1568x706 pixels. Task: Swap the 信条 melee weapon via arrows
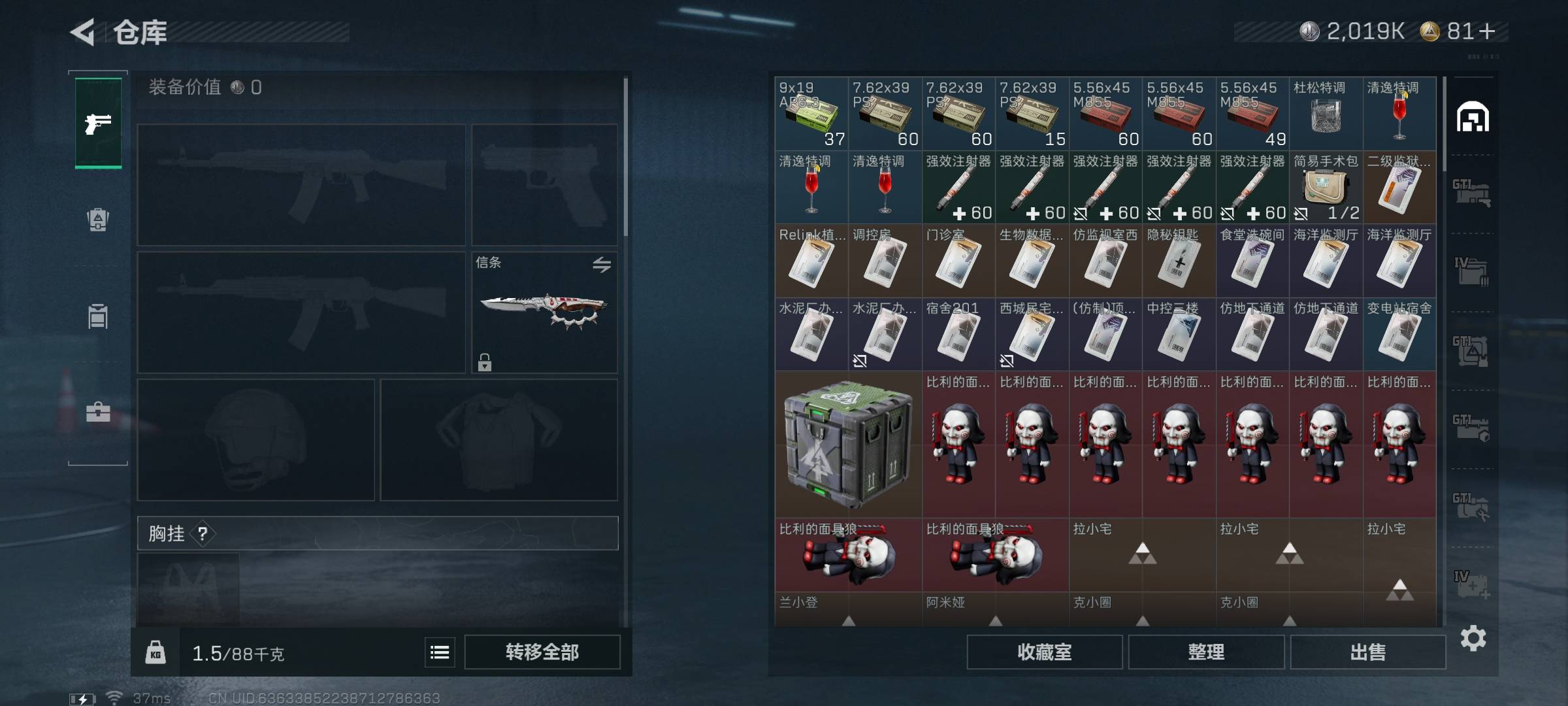coord(602,265)
